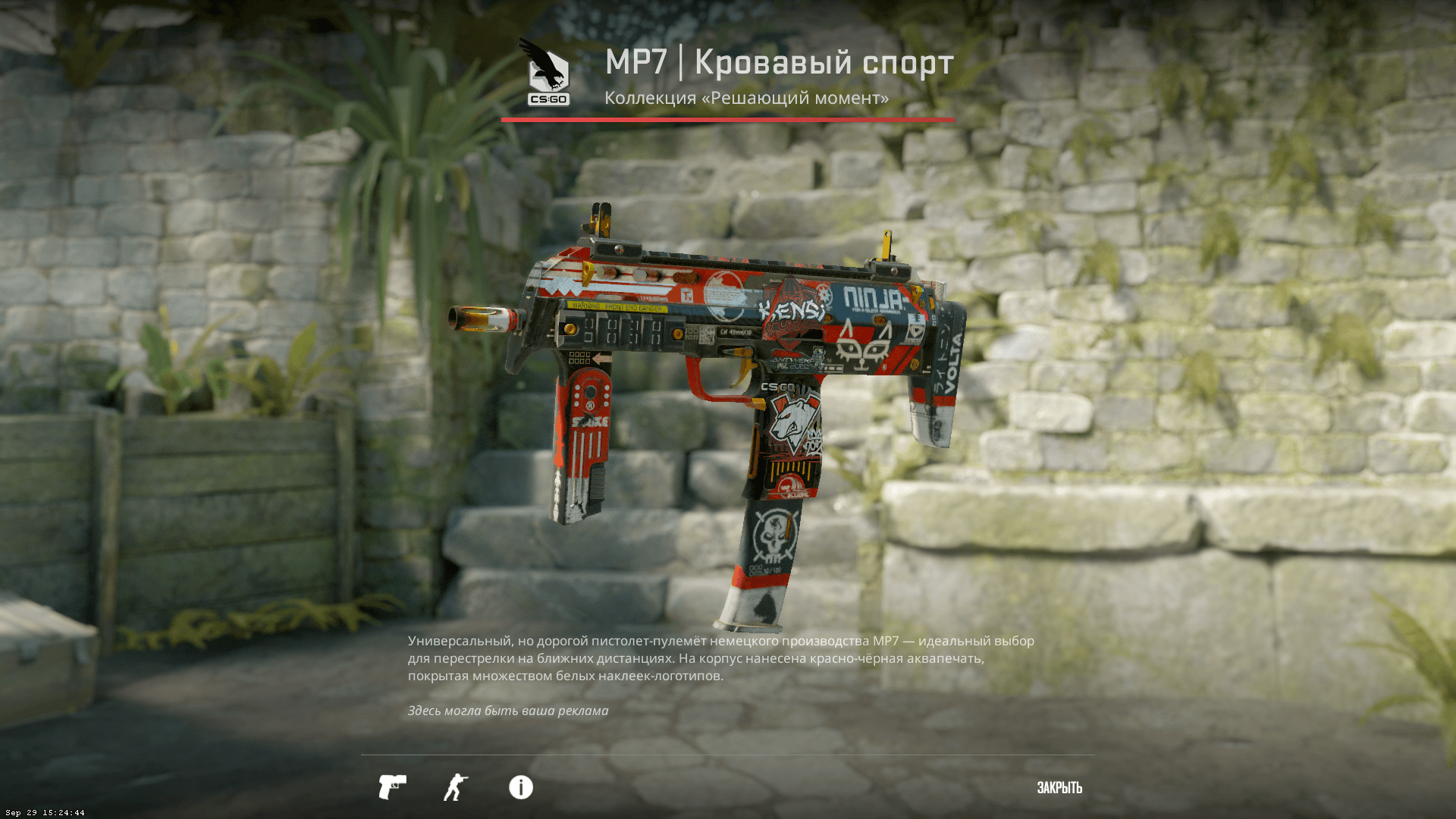Toggle the item info icon
Image resolution: width=1456 pixels, height=819 pixels.
point(521,787)
